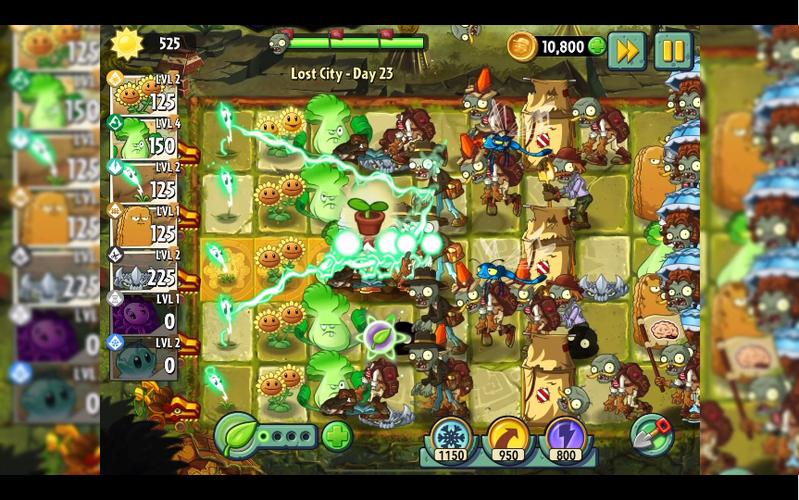This screenshot has height=500, width=799.
Task: Toggle fast-forward speed
Action: pyautogui.click(x=627, y=50)
